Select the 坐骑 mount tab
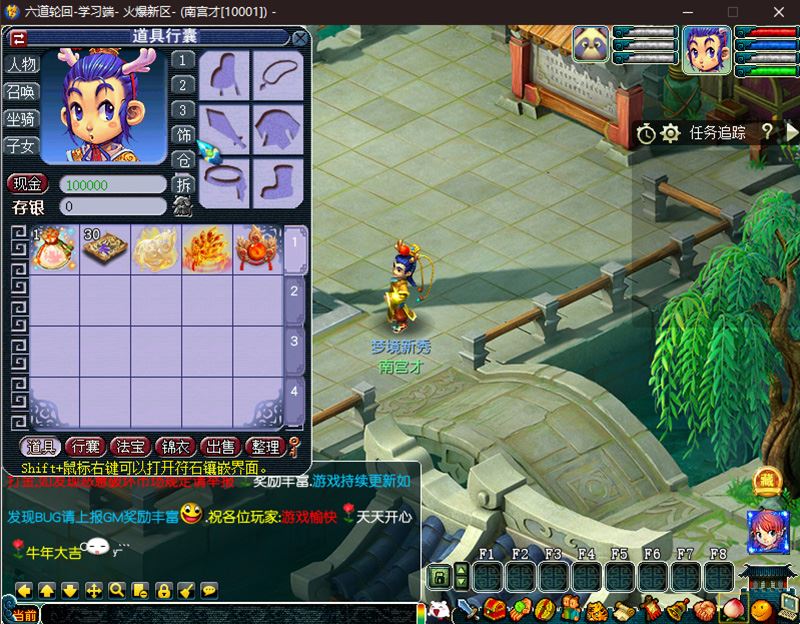 [x=21, y=119]
